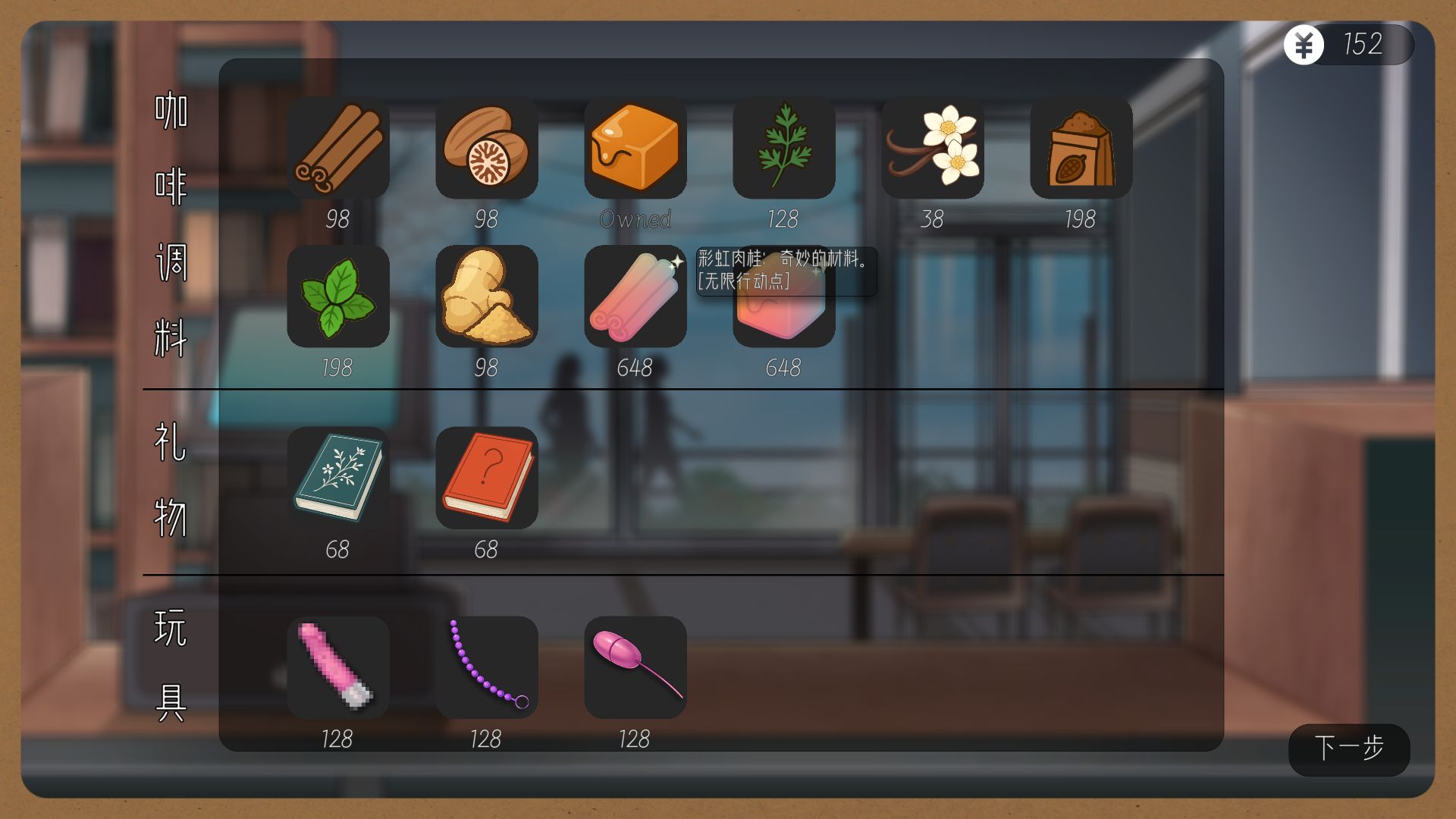This screenshot has width=1456, height=819.
Task: Choose the red mystery book gift
Action: coord(487,478)
